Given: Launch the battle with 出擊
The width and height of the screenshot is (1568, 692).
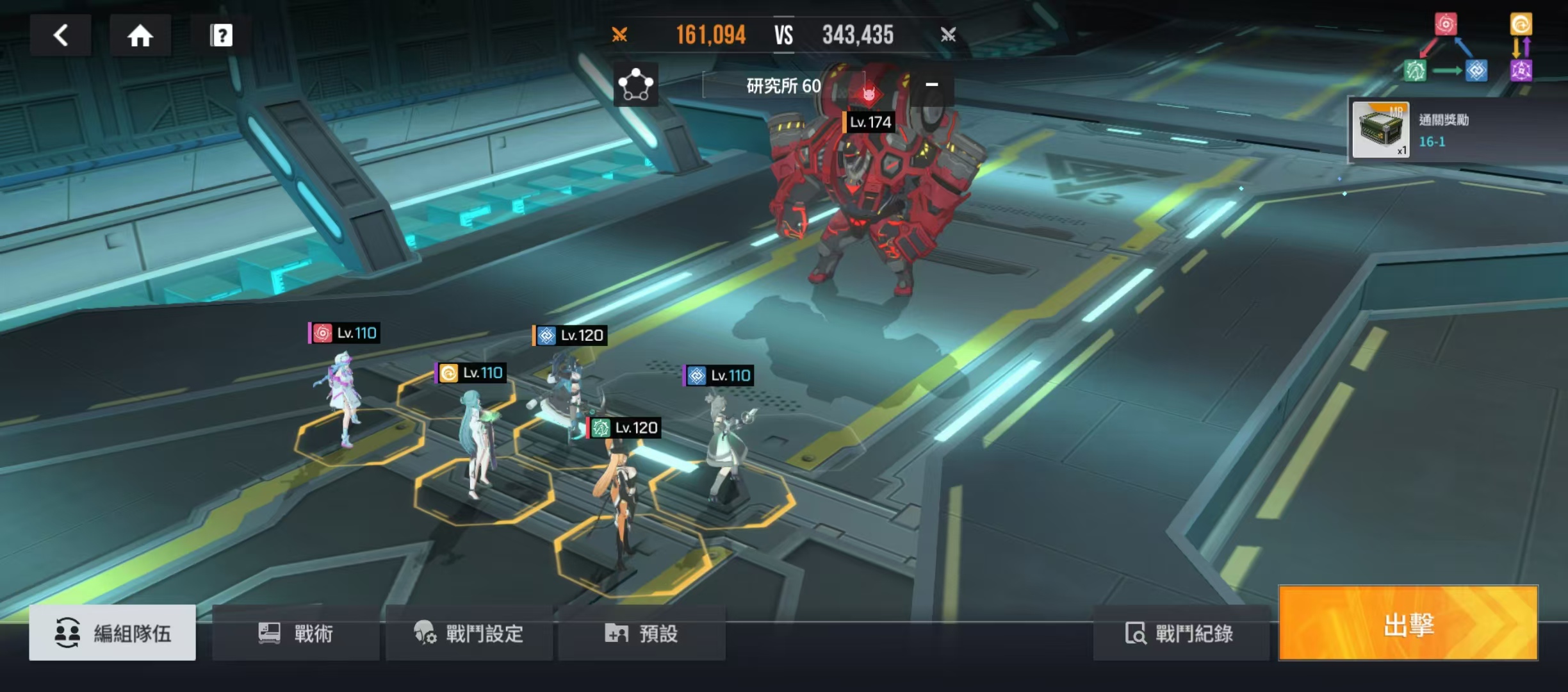Looking at the screenshot, I should 1408,623.
